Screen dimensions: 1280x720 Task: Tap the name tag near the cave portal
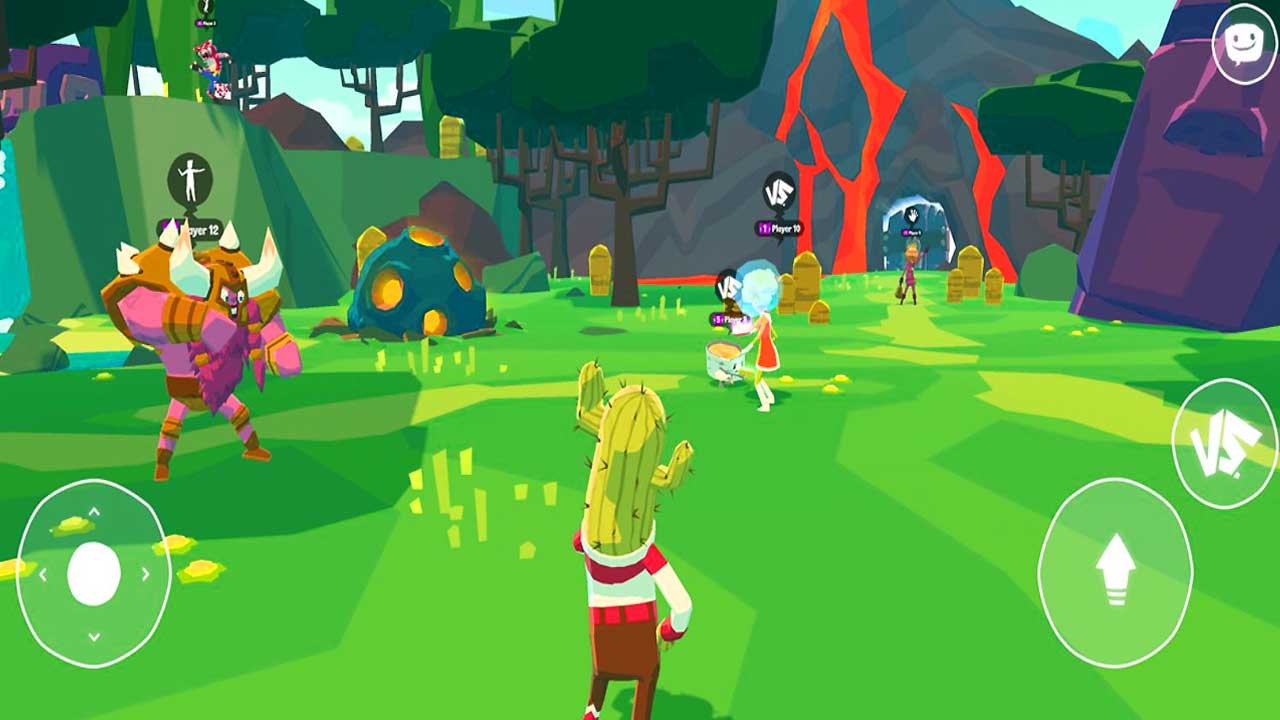[x=911, y=231]
